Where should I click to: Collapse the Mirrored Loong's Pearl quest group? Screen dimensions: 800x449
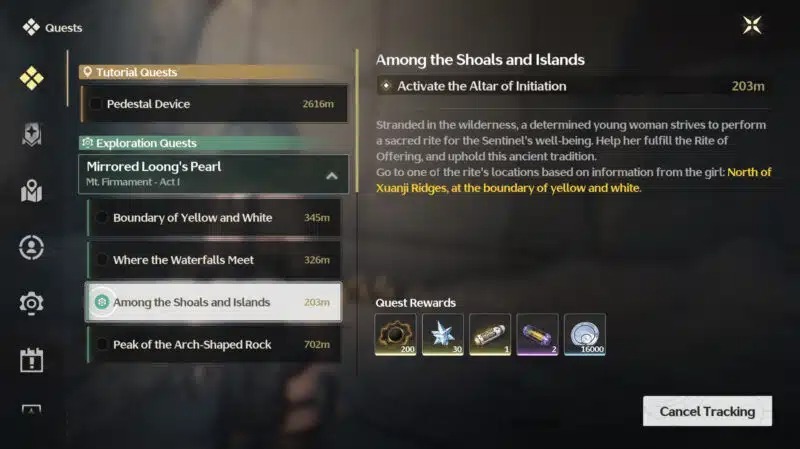click(x=332, y=176)
